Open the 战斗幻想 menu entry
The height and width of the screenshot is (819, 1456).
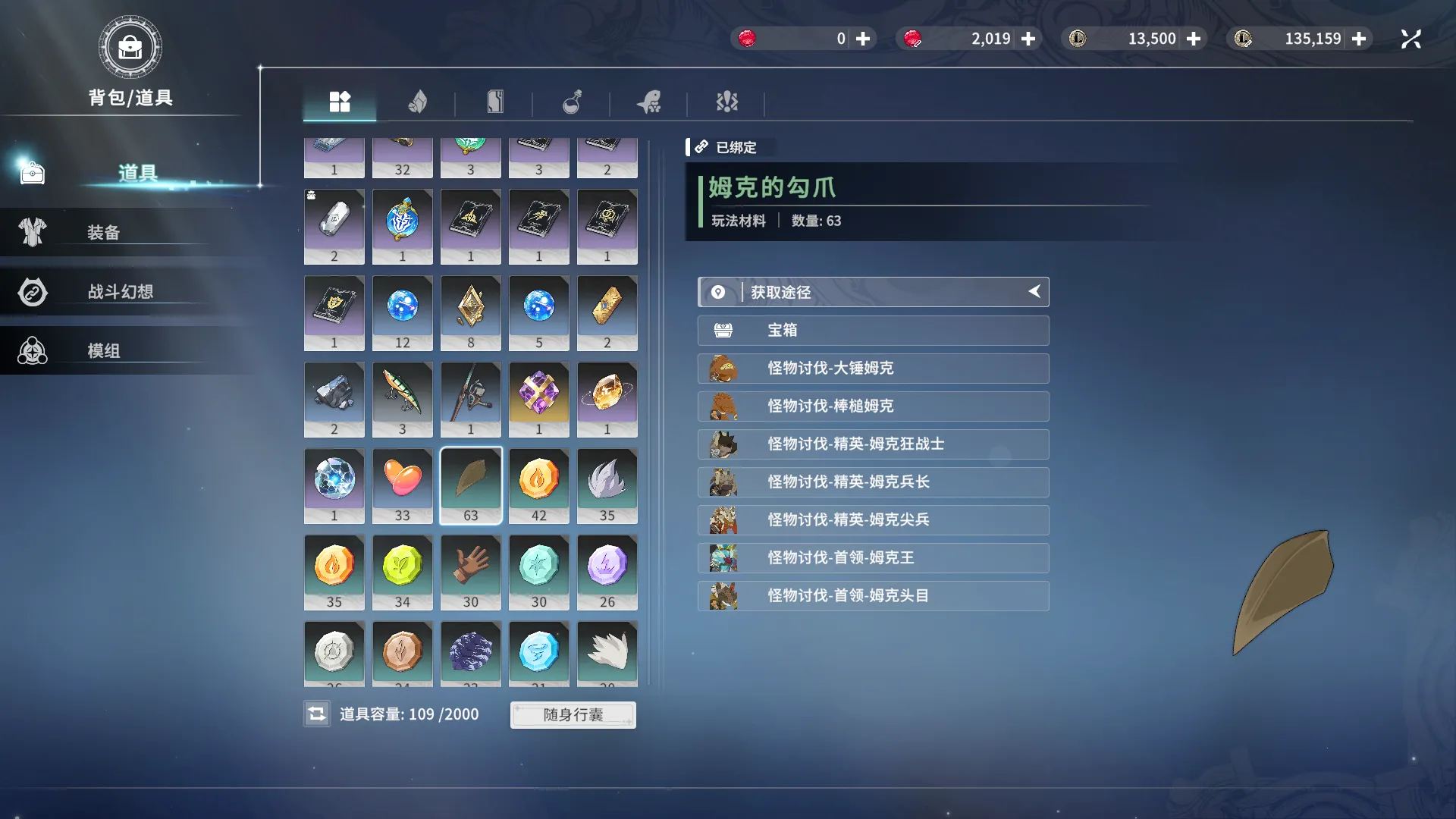pos(120,292)
